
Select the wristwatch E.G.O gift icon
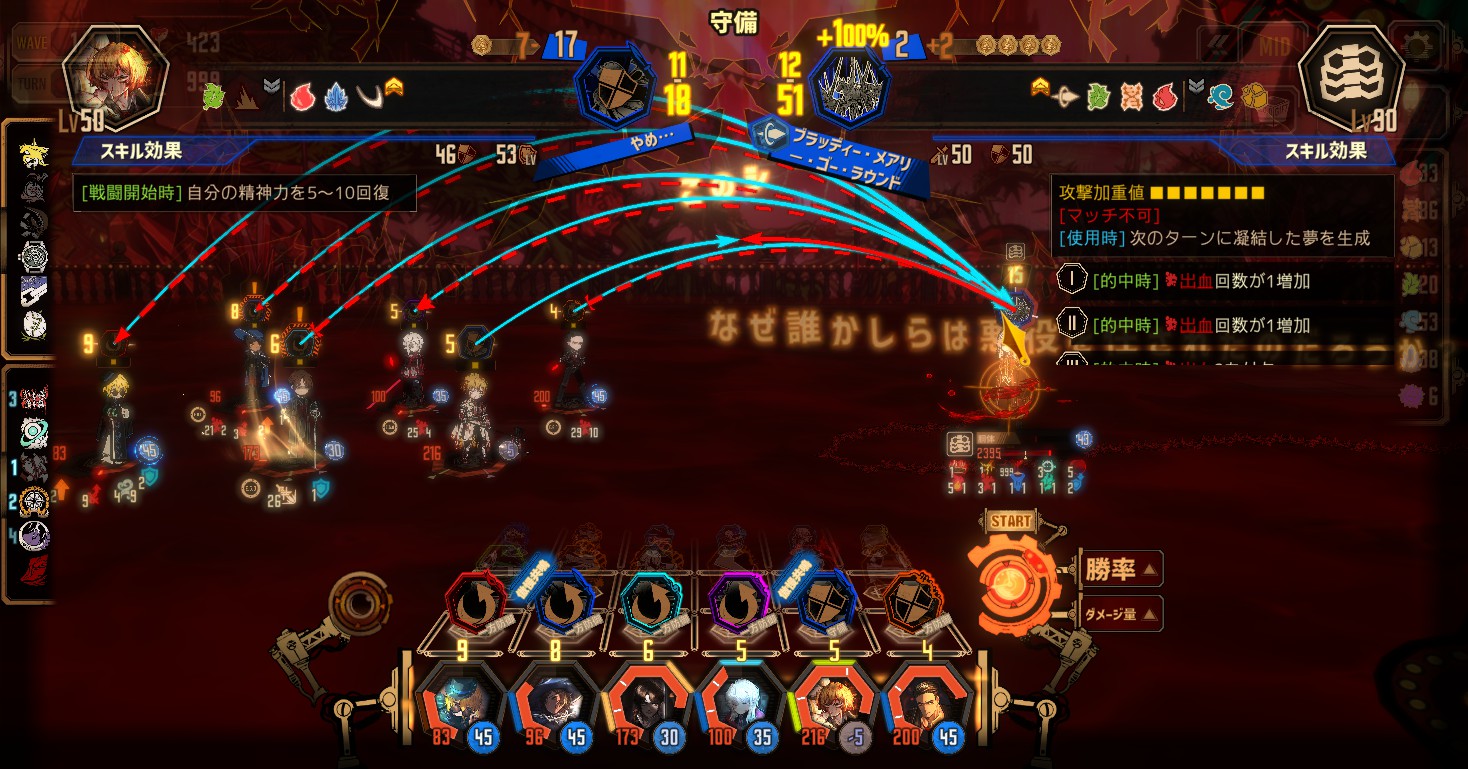32,256
